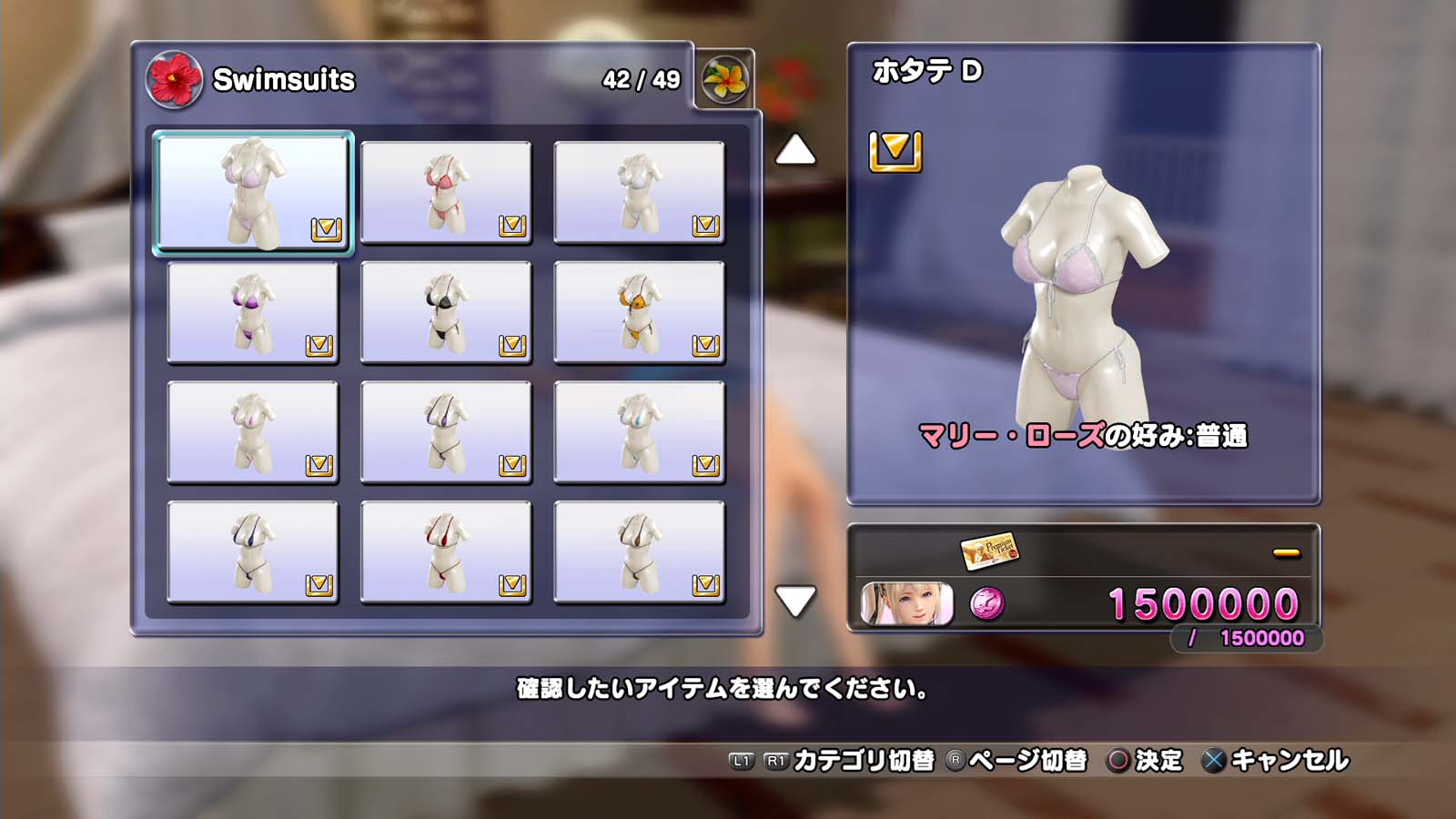Select the highlighted pale pink swimsuit thumbnail
The height and width of the screenshot is (819, 1456).
253,192
